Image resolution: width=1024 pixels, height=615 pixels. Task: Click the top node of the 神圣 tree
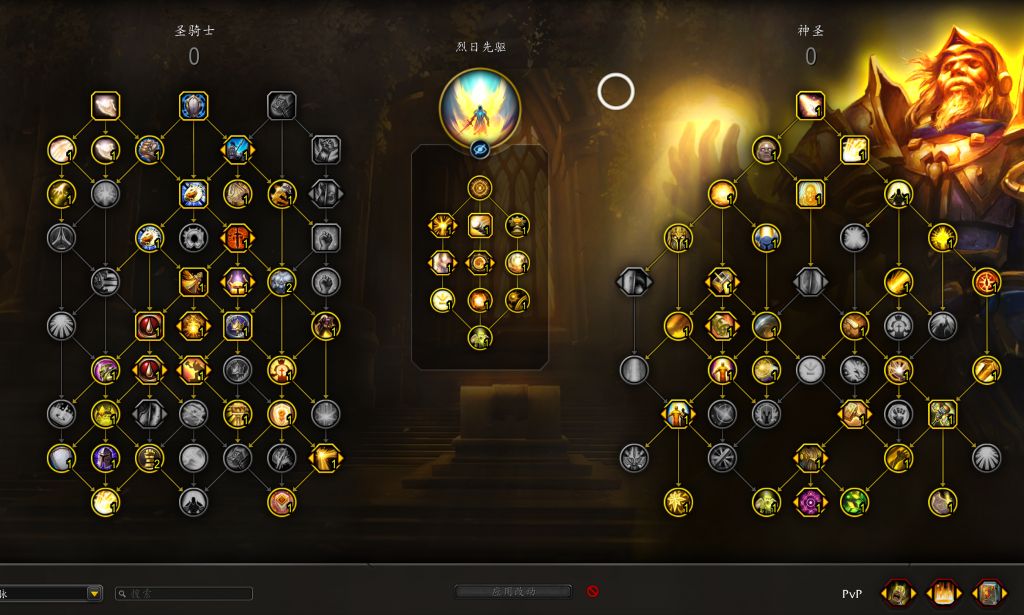[x=810, y=104]
